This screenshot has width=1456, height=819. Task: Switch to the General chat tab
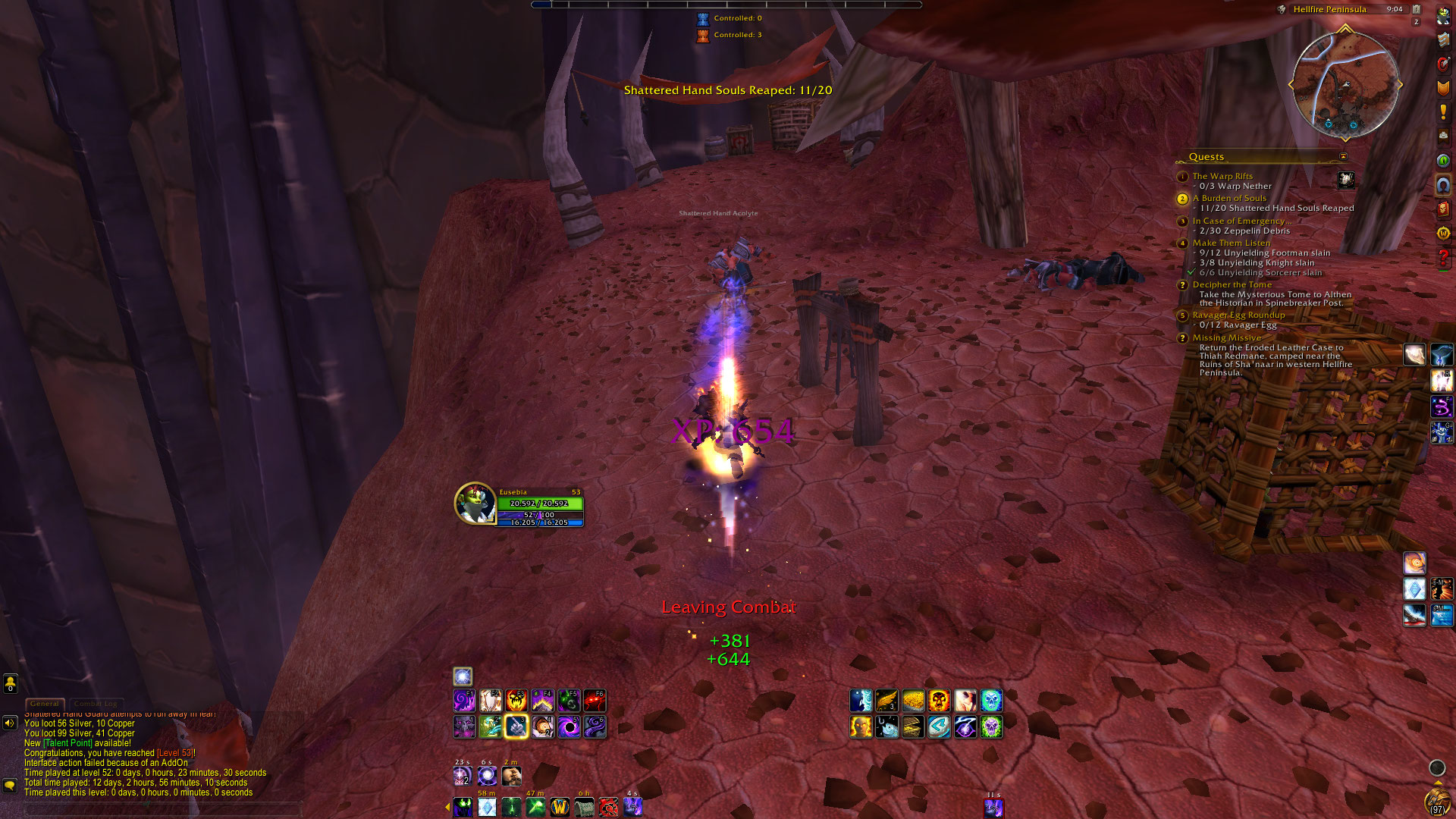(x=45, y=704)
